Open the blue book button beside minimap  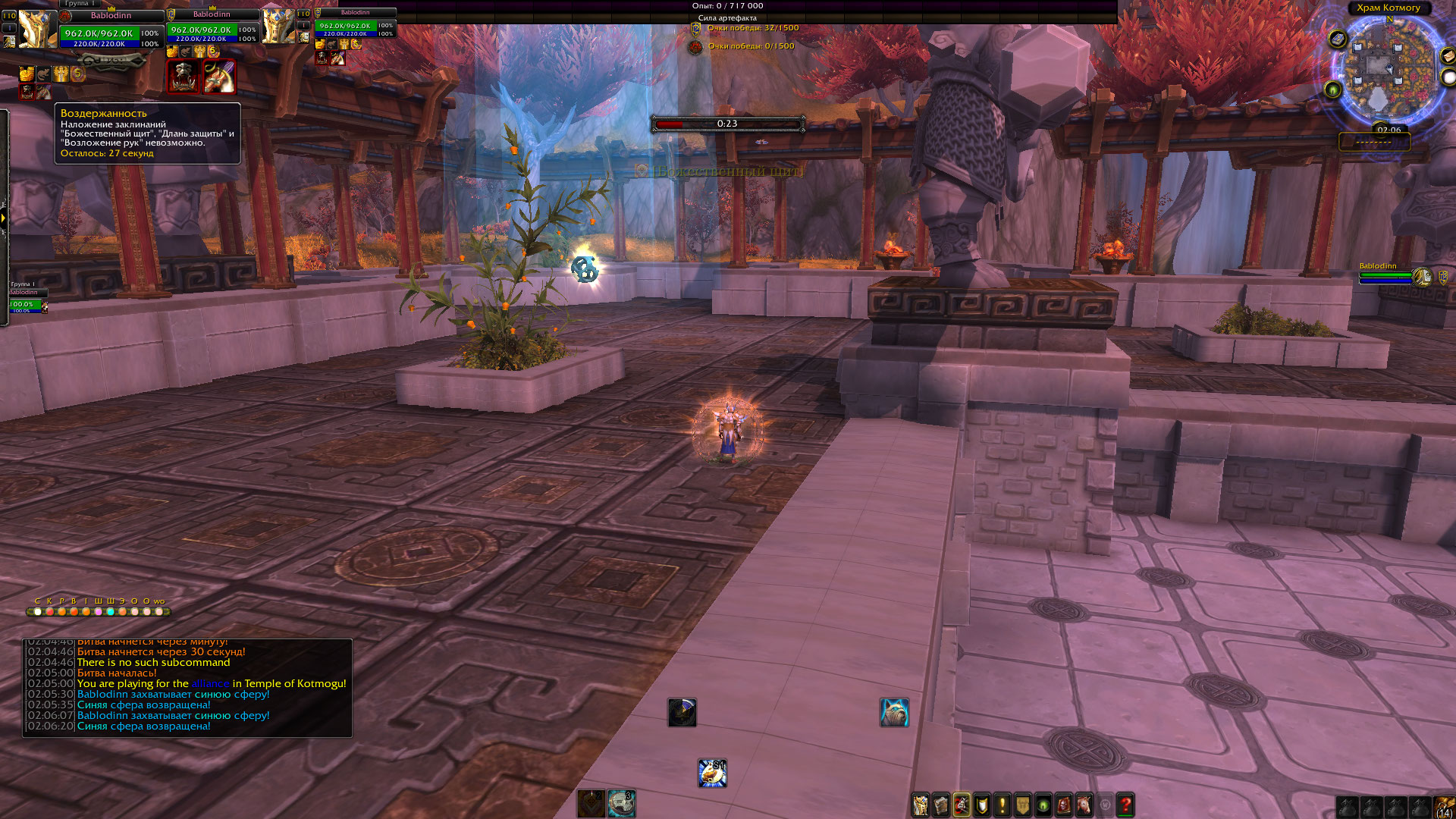pos(1338,39)
